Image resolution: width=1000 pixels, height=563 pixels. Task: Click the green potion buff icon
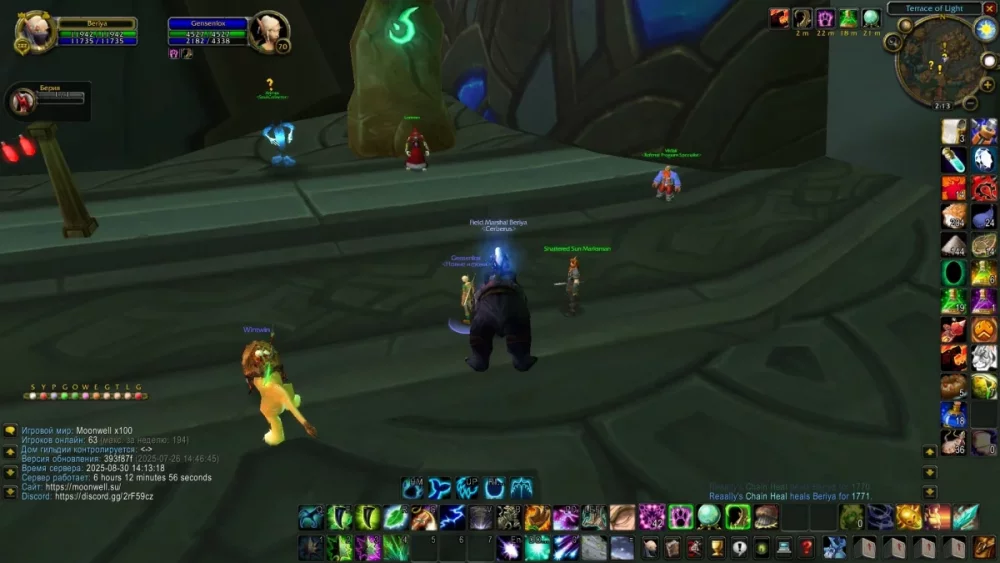848,18
